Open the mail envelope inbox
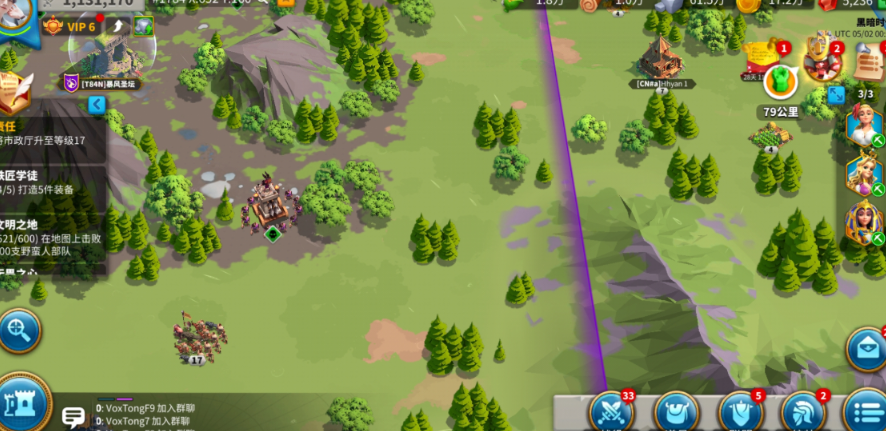 pyautogui.click(x=867, y=350)
